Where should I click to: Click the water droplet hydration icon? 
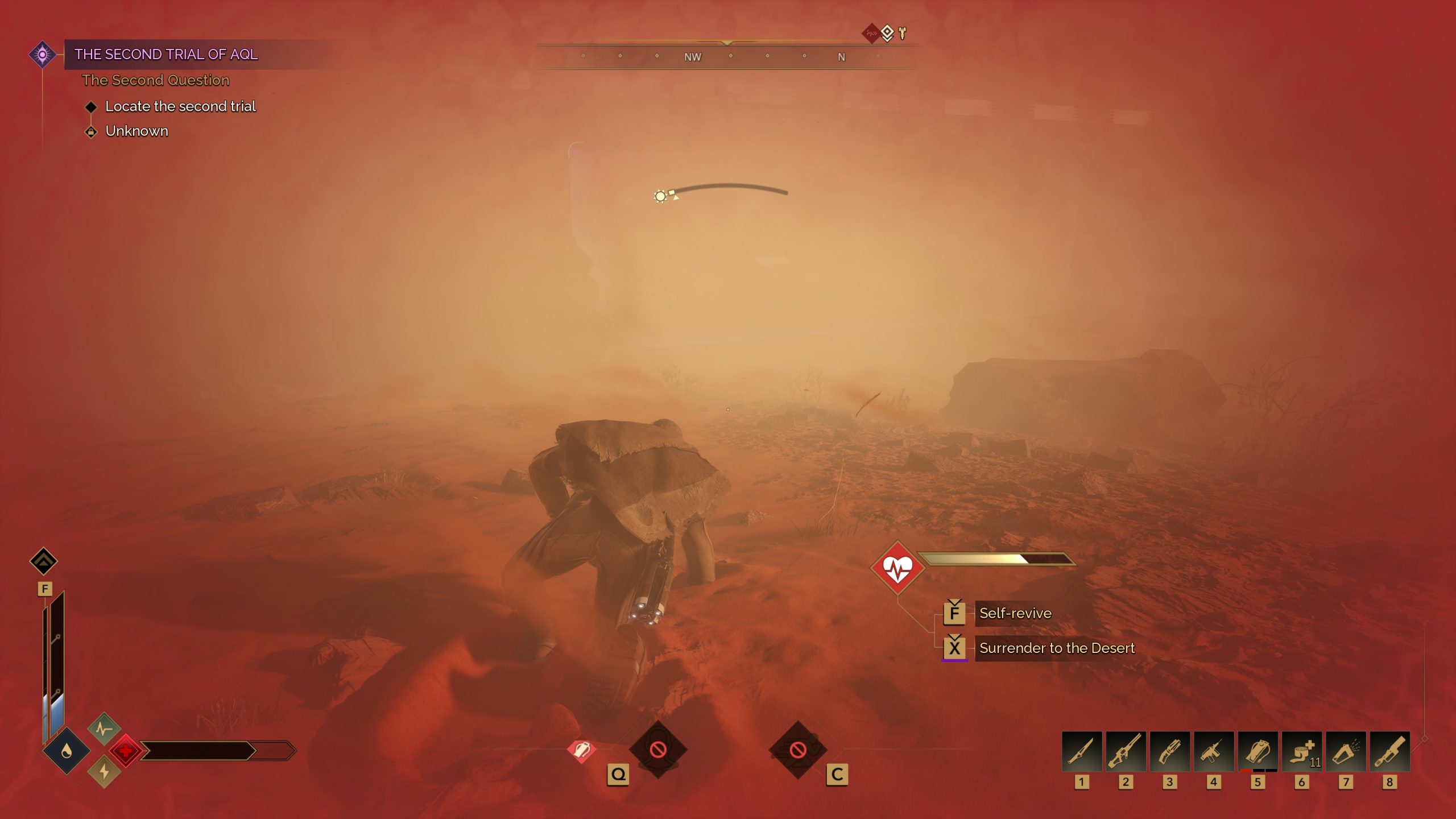[x=67, y=751]
